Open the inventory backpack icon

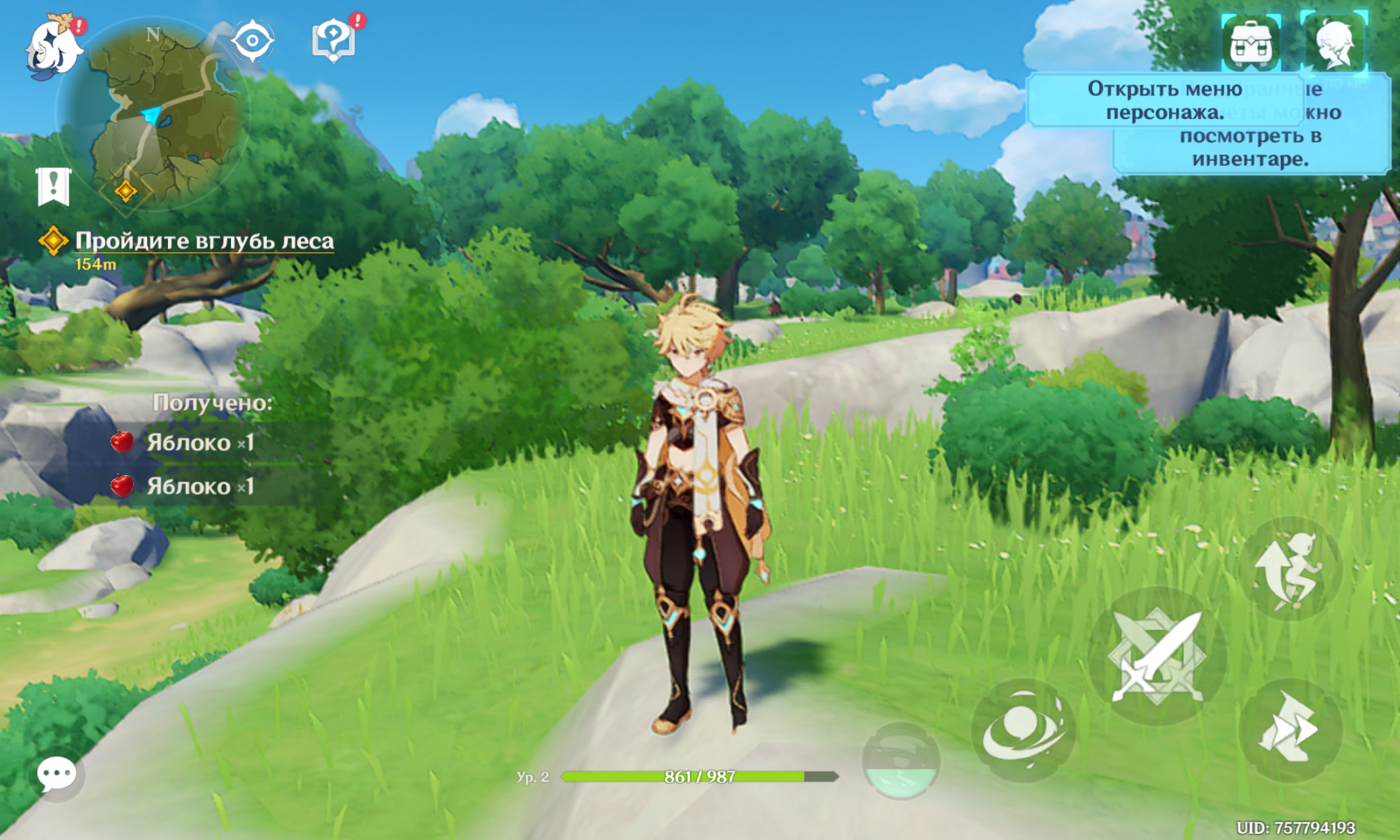point(1252,43)
